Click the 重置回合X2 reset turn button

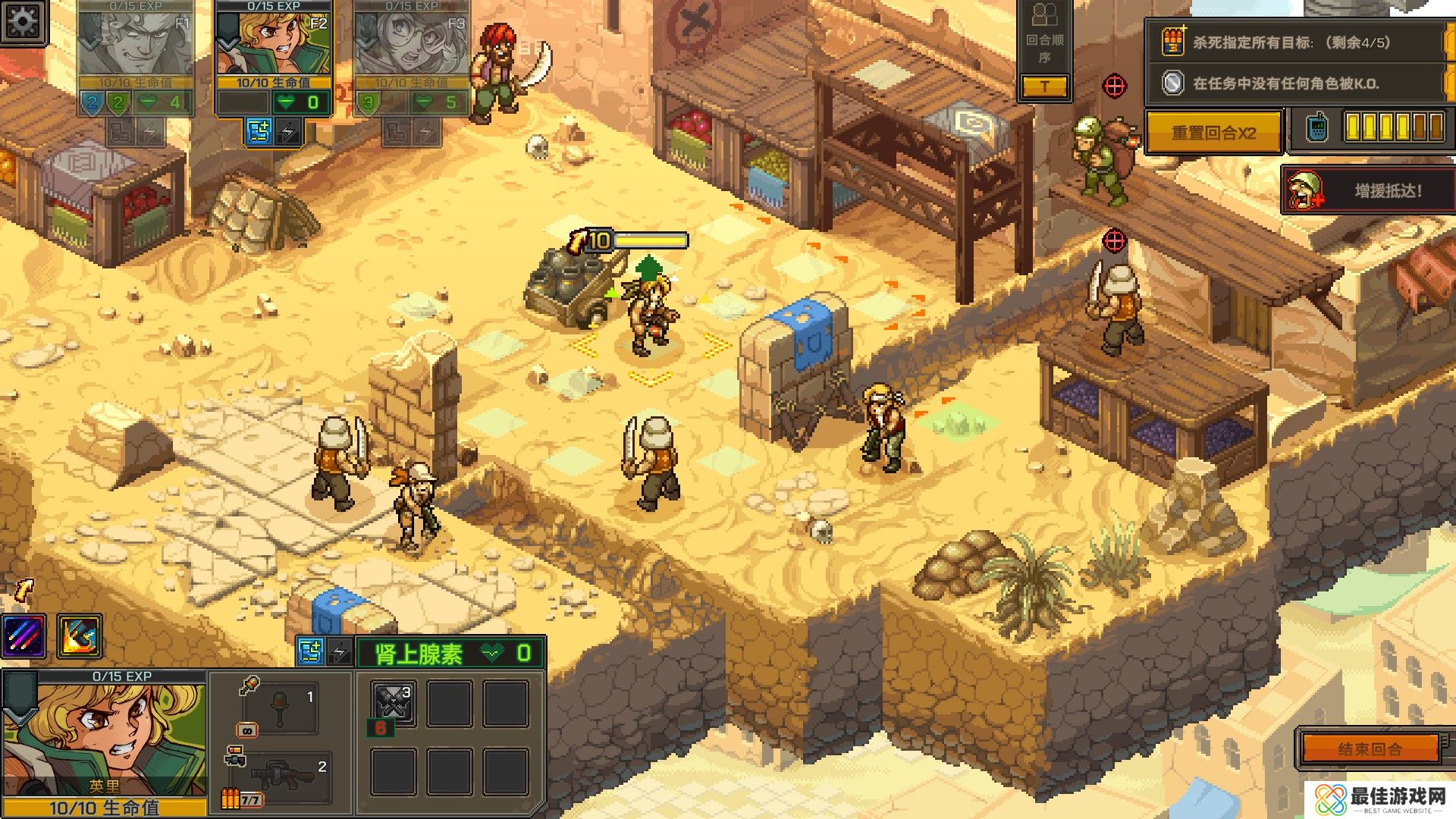(x=1213, y=133)
